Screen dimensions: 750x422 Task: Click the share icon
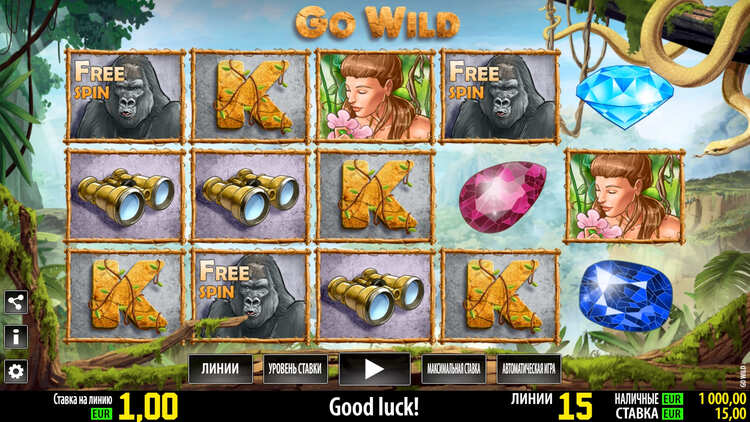[15, 301]
